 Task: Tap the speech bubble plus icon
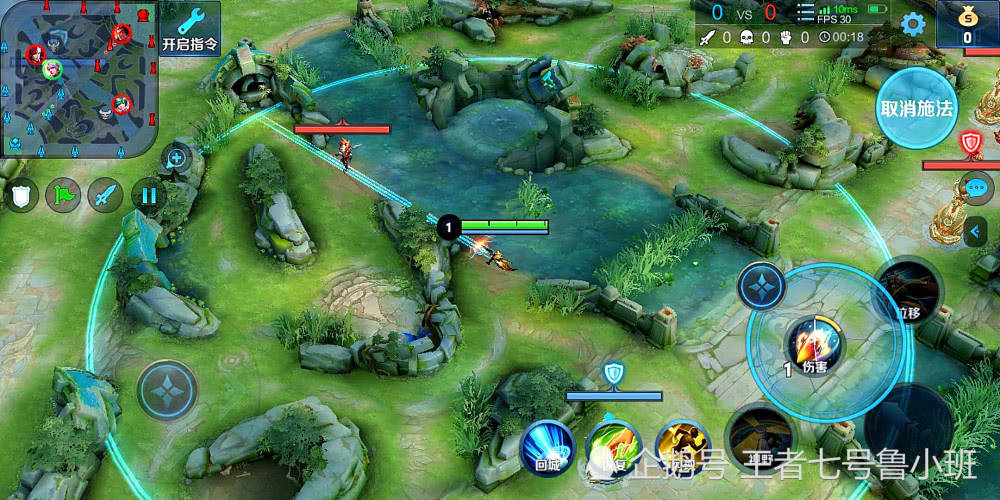[x=177, y=157]
